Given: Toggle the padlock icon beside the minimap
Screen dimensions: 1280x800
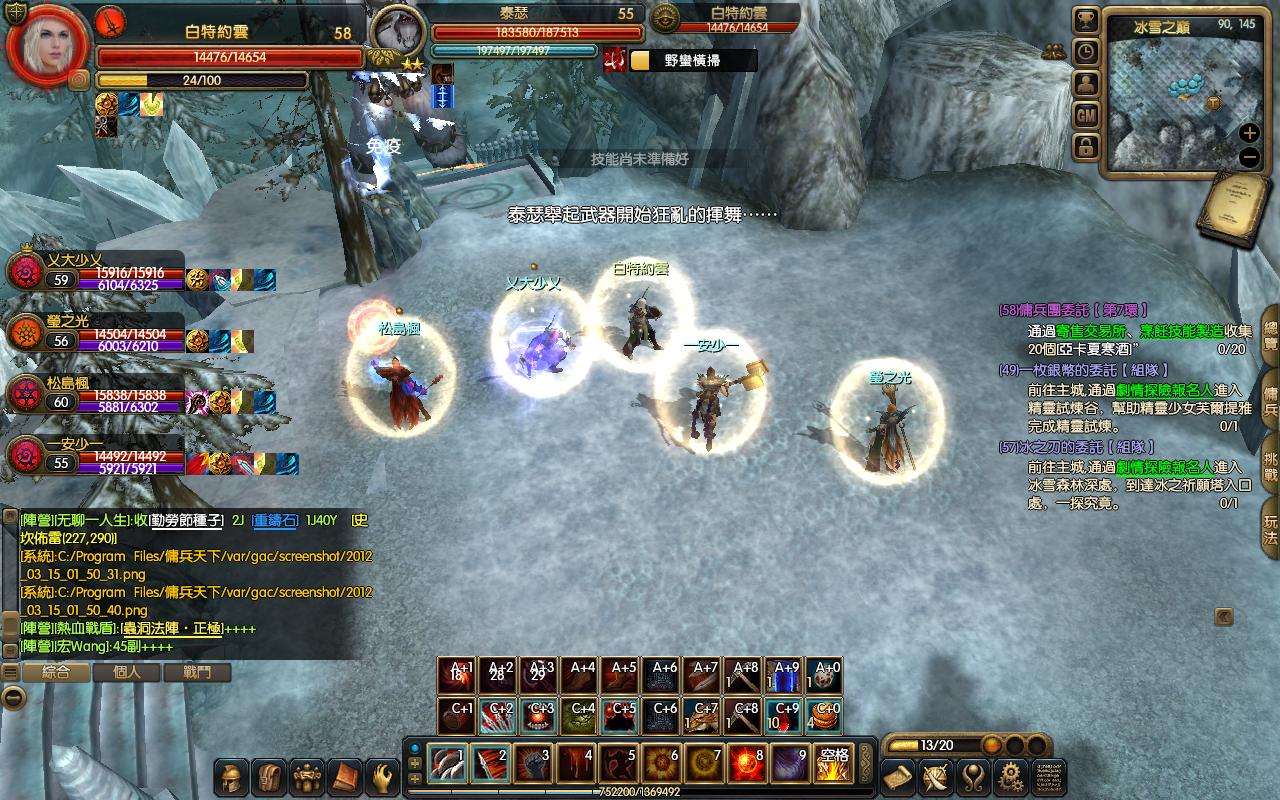Looking at the screenshot, I should pyautogui.click(x=1086, y=148).
